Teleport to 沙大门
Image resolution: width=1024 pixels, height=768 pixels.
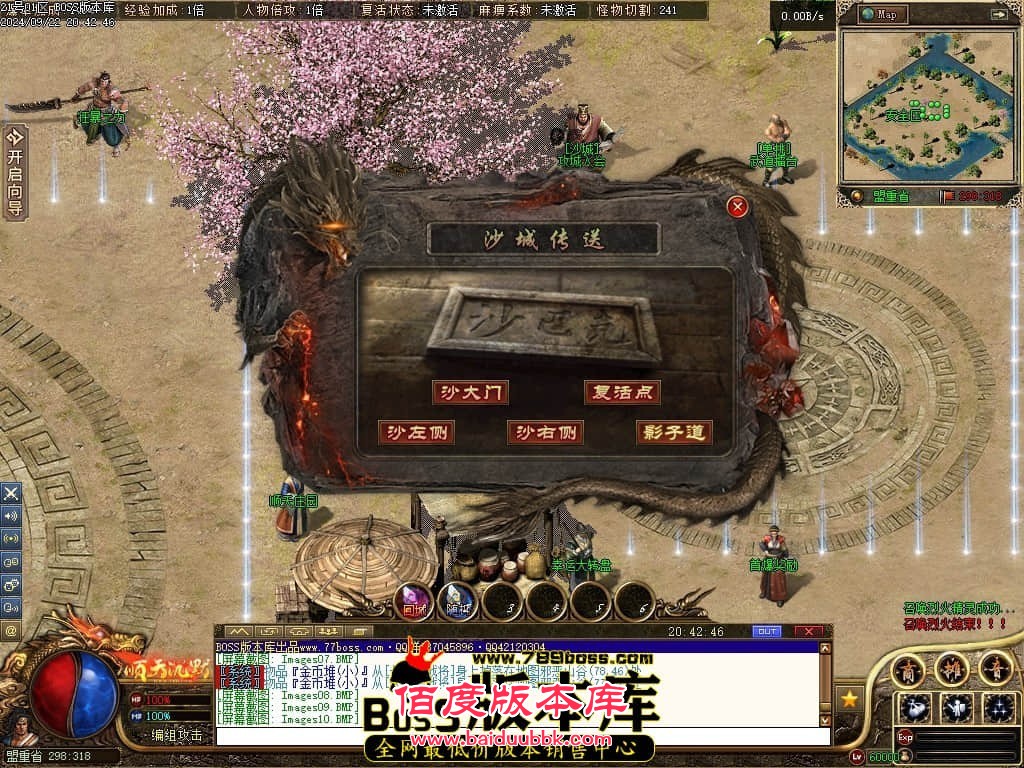(x=470, y=392)
